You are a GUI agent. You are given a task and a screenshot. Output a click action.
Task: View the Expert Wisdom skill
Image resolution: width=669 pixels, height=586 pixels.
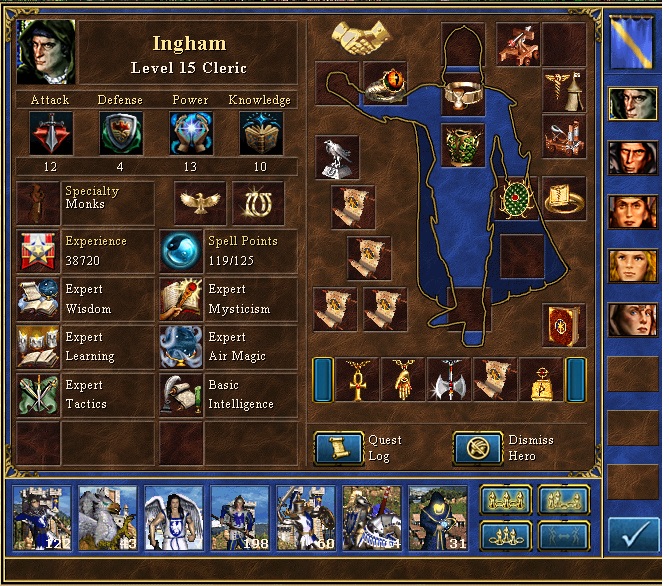coord(38,299)
